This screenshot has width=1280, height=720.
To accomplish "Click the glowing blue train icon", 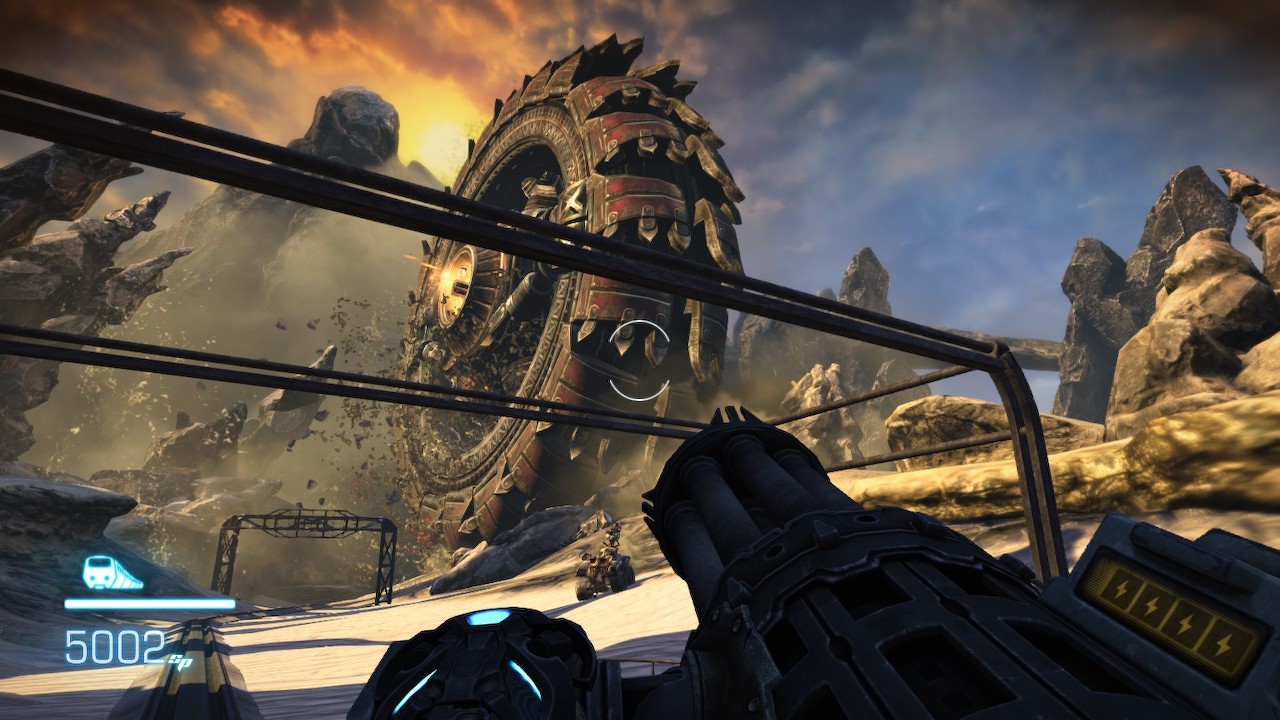I will [x=110, y=573].
